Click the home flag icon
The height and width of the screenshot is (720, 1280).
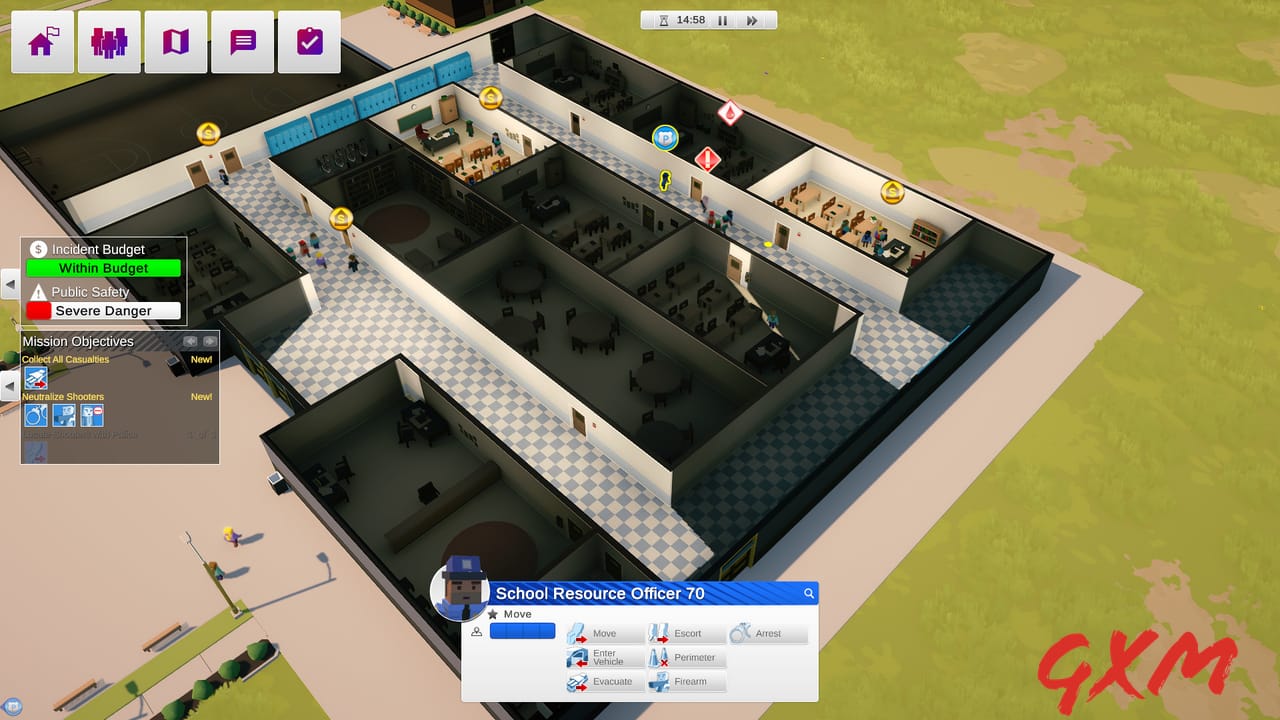(x=42, y=41)
